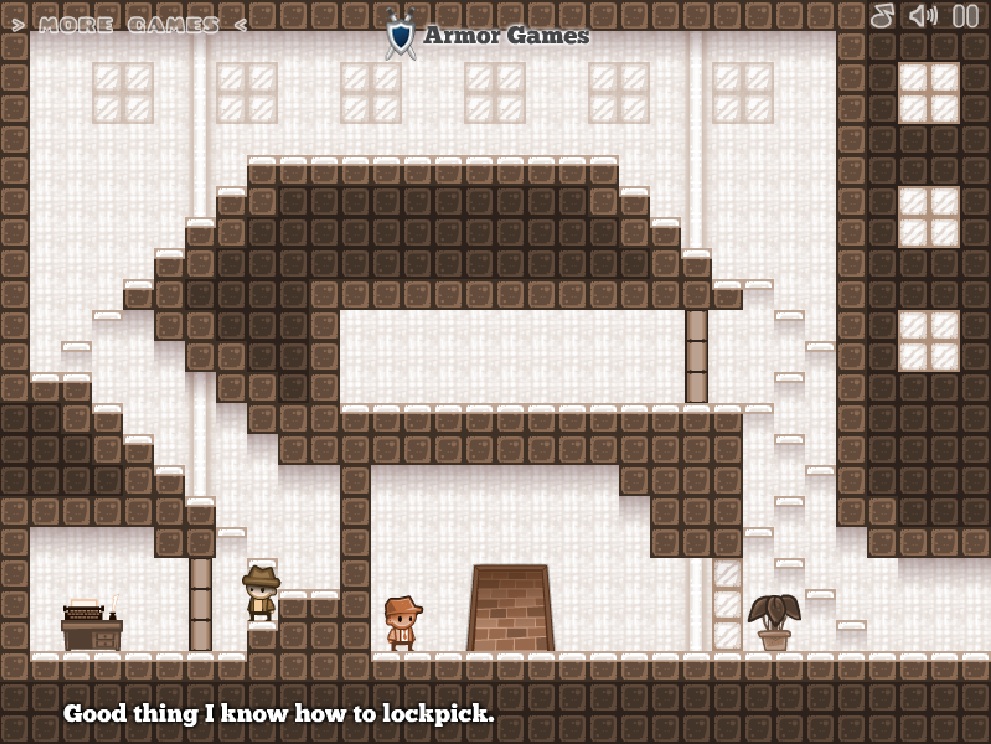Toggle the music note button
991x744 pixels.
[x=882, y=16]
